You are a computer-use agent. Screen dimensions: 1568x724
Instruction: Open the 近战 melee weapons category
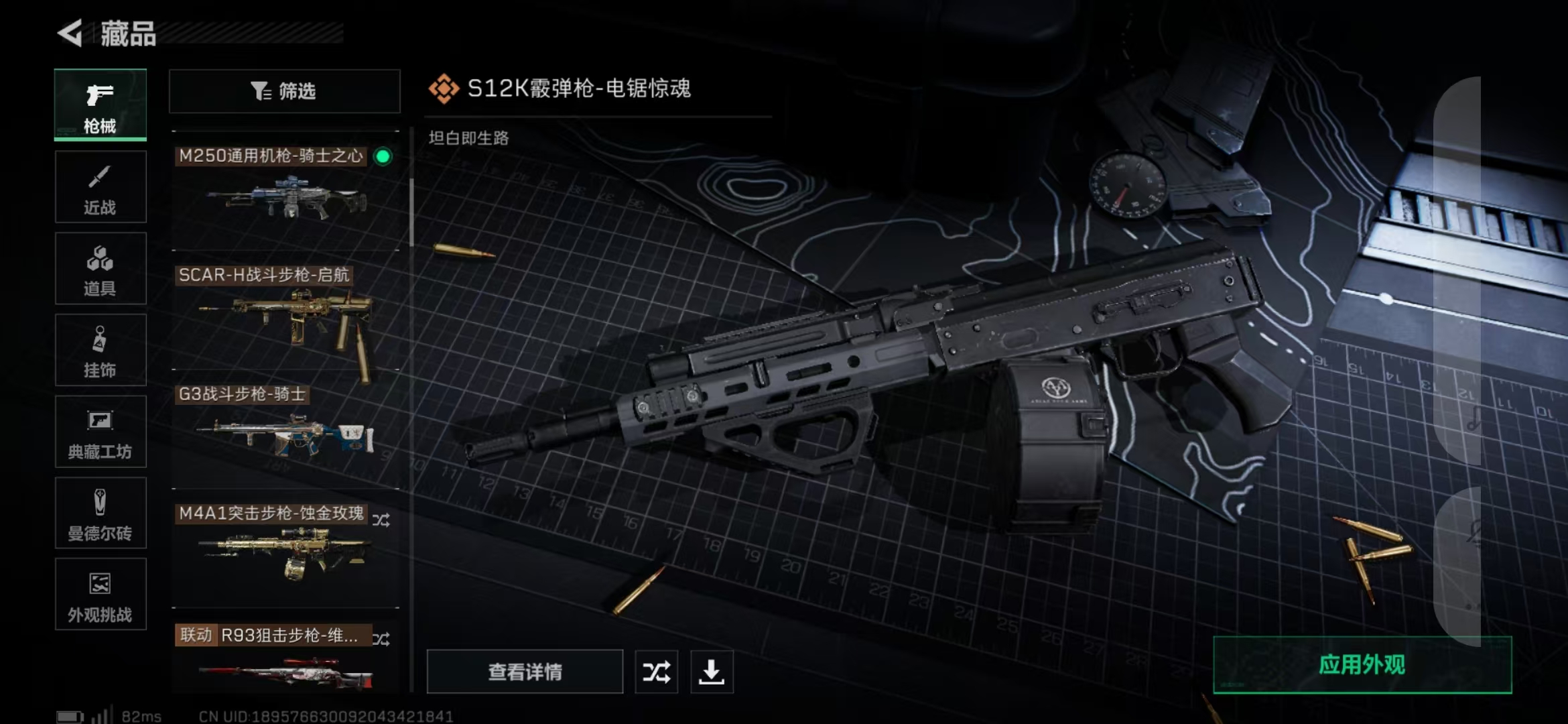tap(100, 186)
